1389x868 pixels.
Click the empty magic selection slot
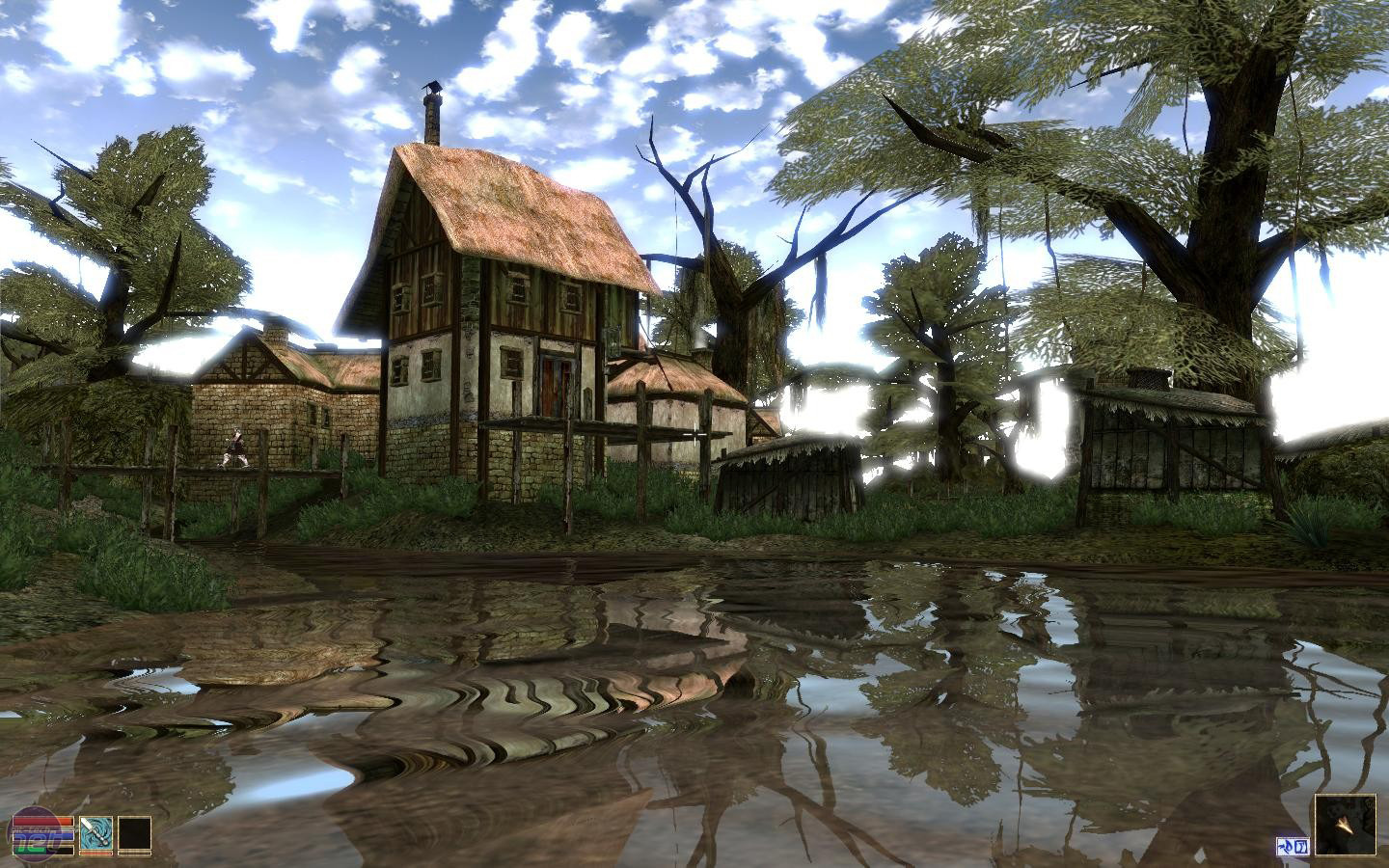coord(134,832)
